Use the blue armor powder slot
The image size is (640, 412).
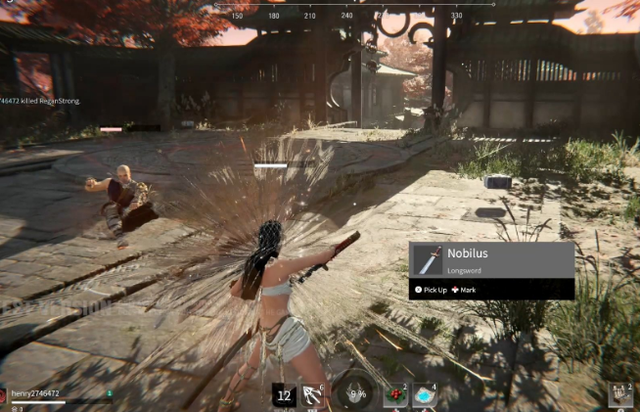[424, 395]
